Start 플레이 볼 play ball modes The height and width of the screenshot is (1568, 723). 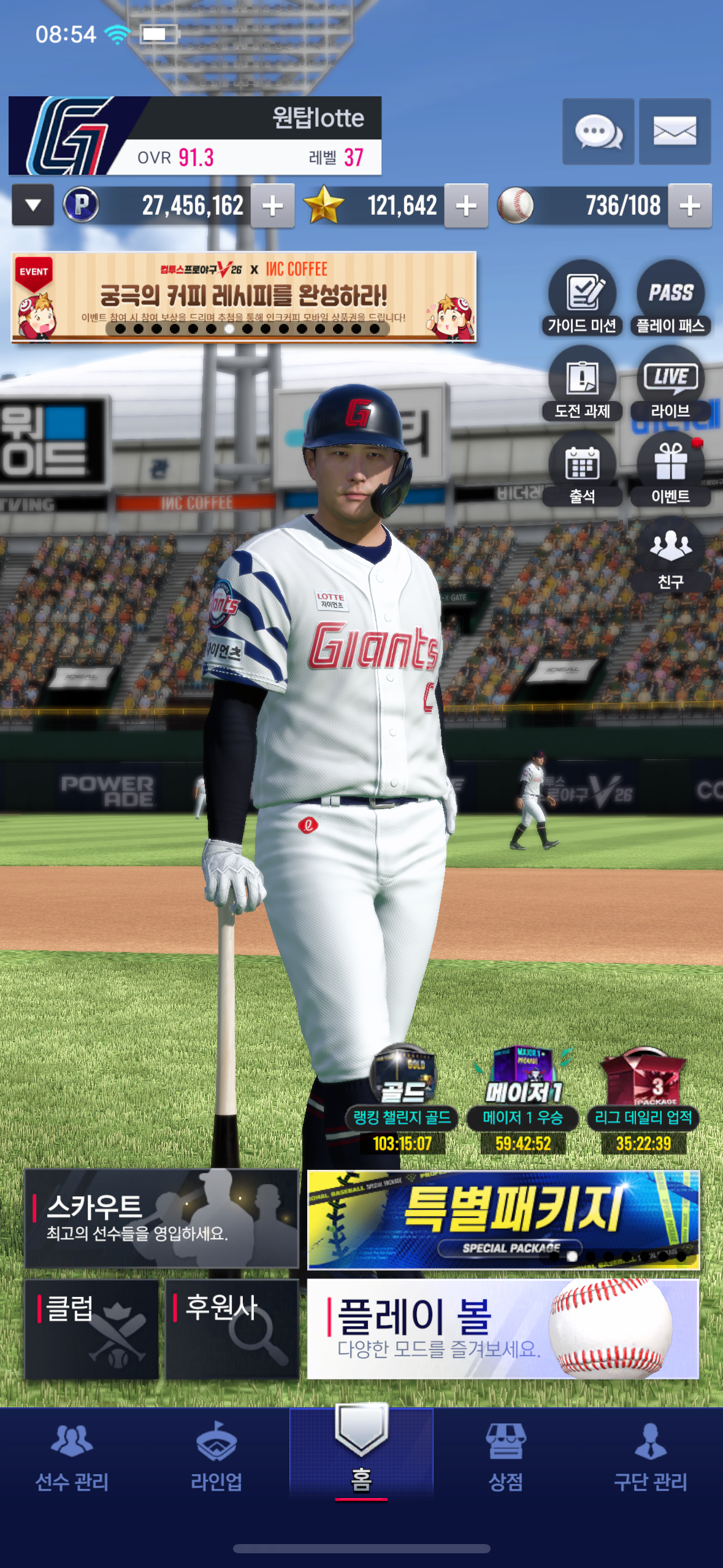tap(503, 1329)
